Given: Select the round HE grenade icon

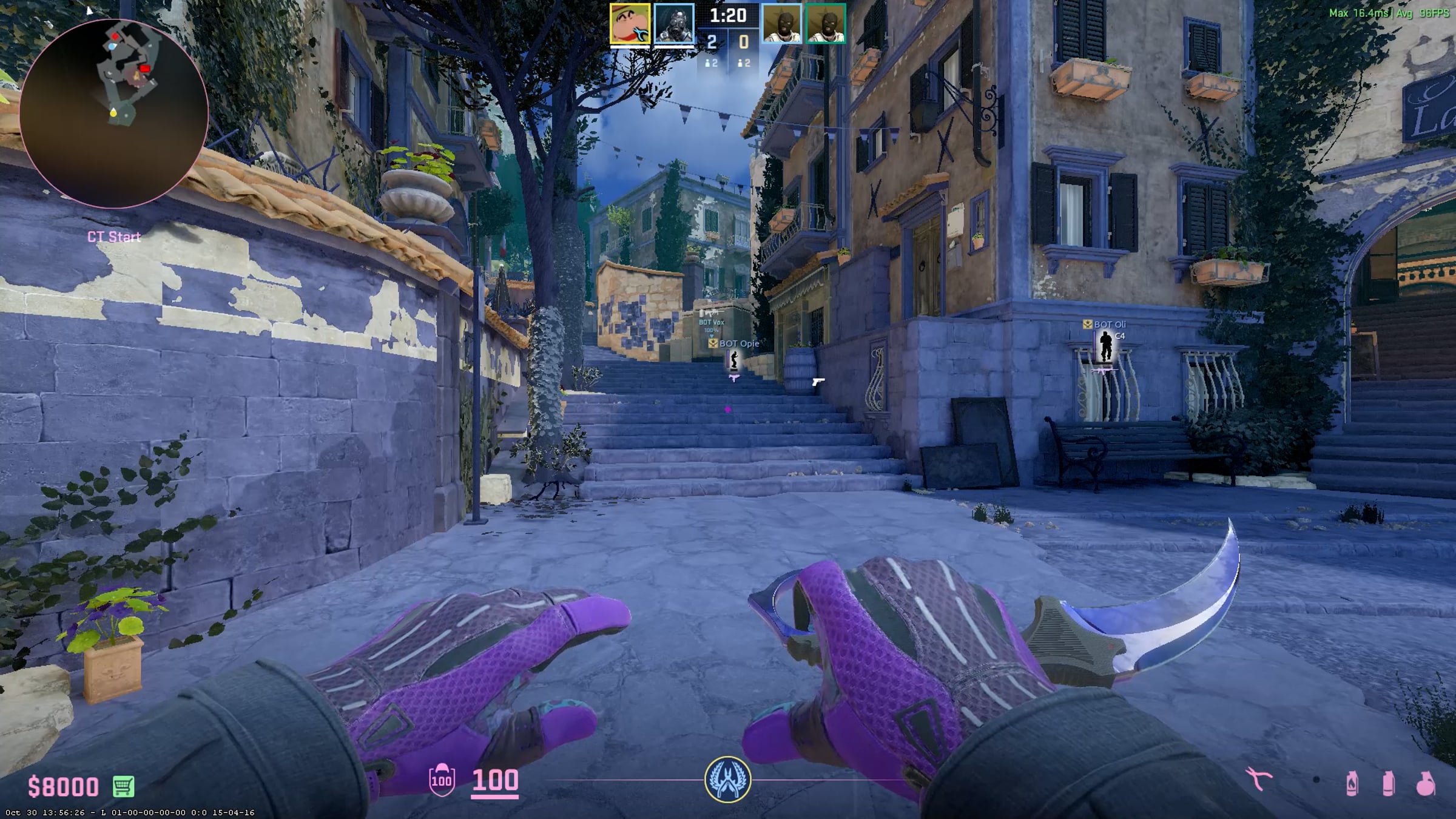Looking at the screenshot, I should (x=1426, y=784).
